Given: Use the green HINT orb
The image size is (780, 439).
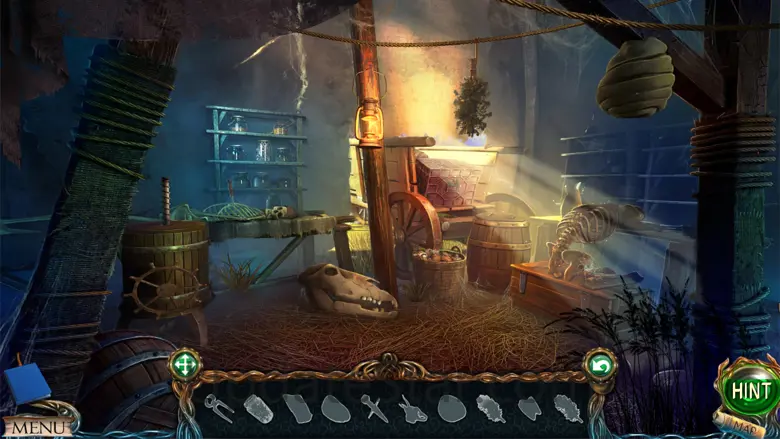Looking at the screenshot, I should coord(749,389).
